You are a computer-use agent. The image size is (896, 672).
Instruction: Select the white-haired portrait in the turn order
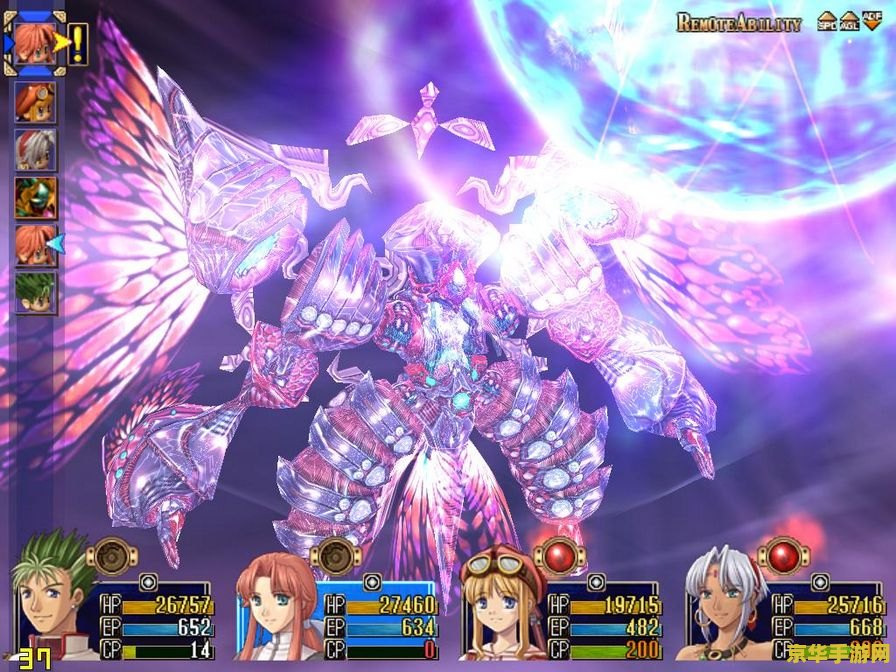[x=35, y=150]
